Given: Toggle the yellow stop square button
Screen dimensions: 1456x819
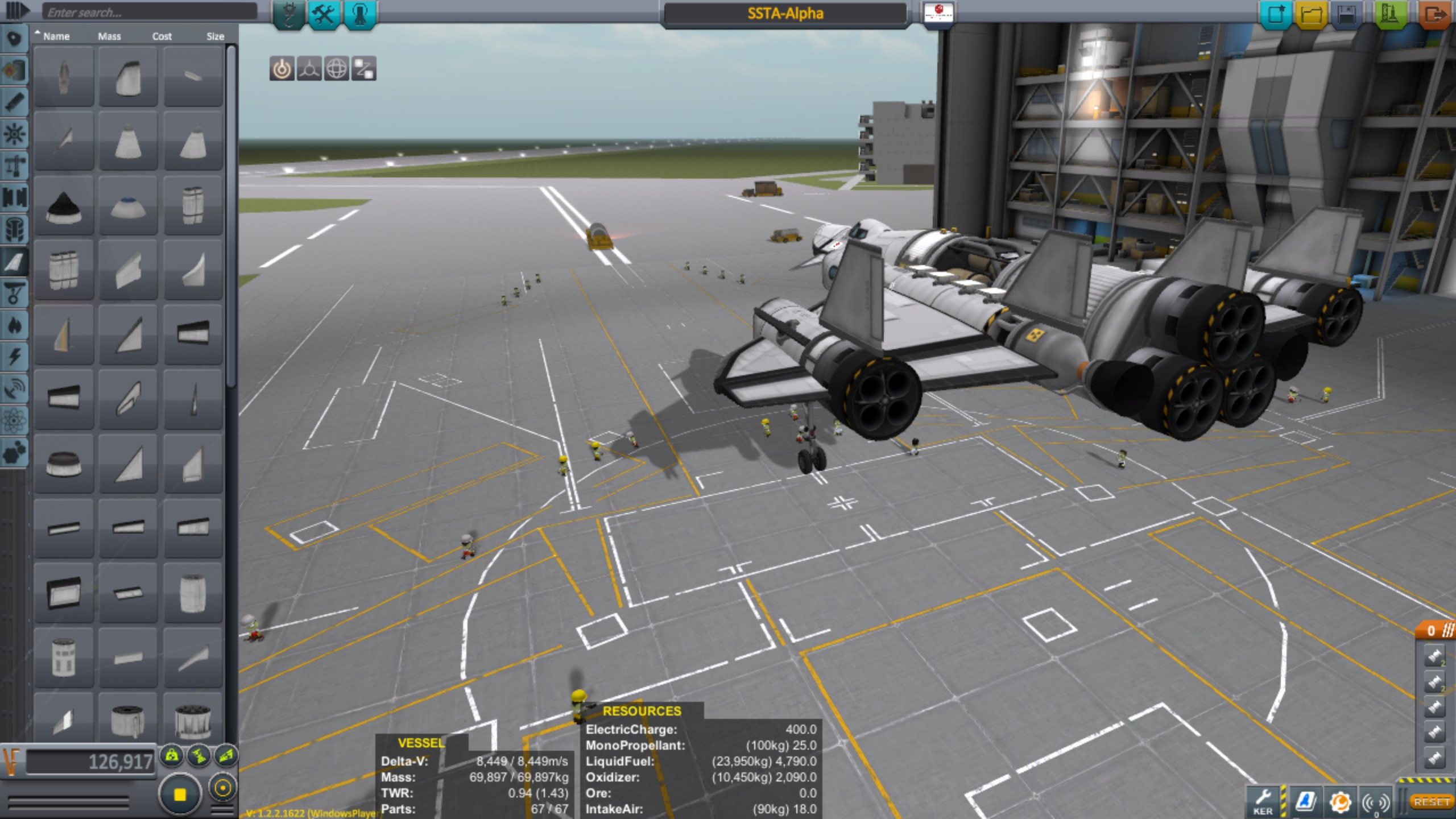Looking at the screenshot, I should click(x=180, y=794).
